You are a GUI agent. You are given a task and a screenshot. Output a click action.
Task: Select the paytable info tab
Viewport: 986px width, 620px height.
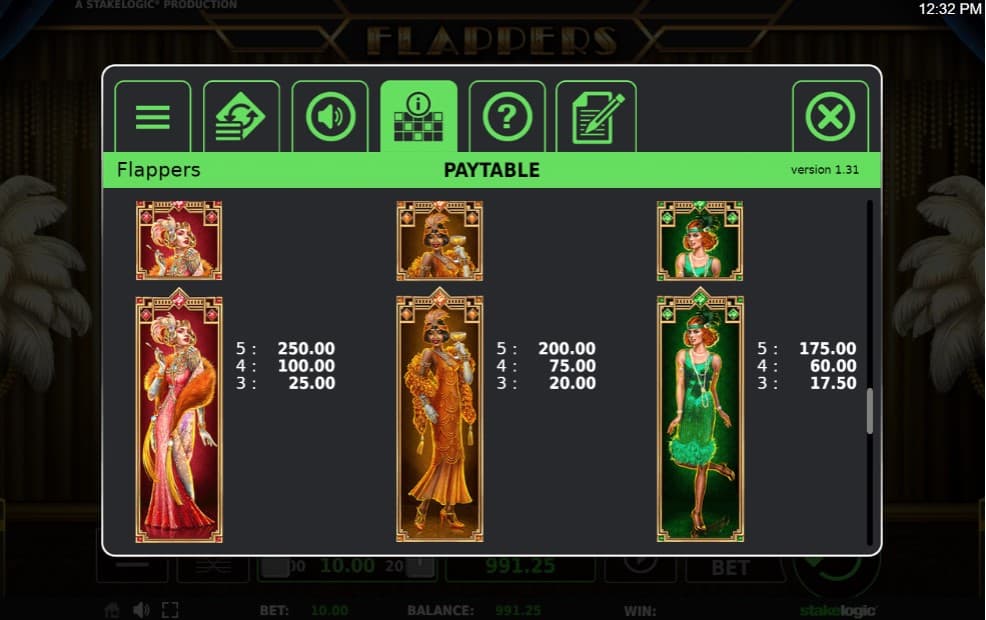click(418, 117)
